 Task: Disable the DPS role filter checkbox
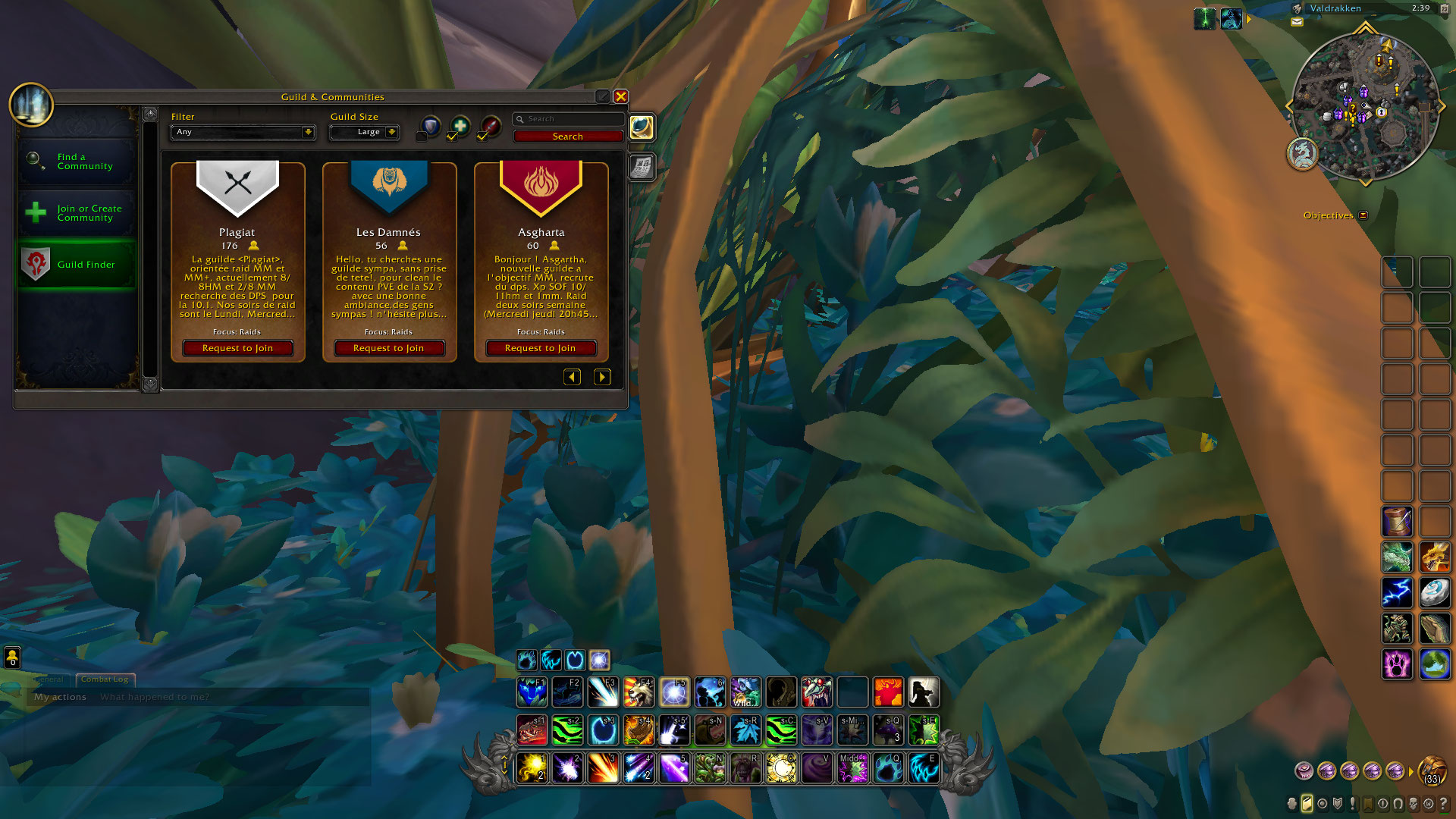tap(482, 136)
